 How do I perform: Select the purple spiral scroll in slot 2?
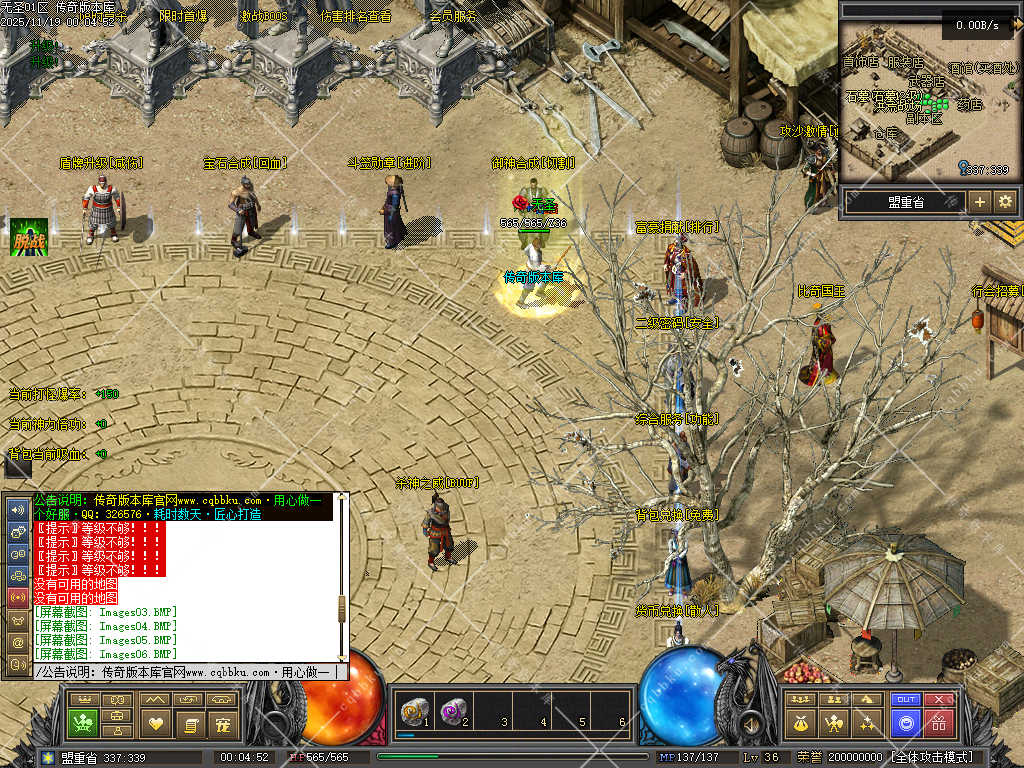[x=453, y=711]
